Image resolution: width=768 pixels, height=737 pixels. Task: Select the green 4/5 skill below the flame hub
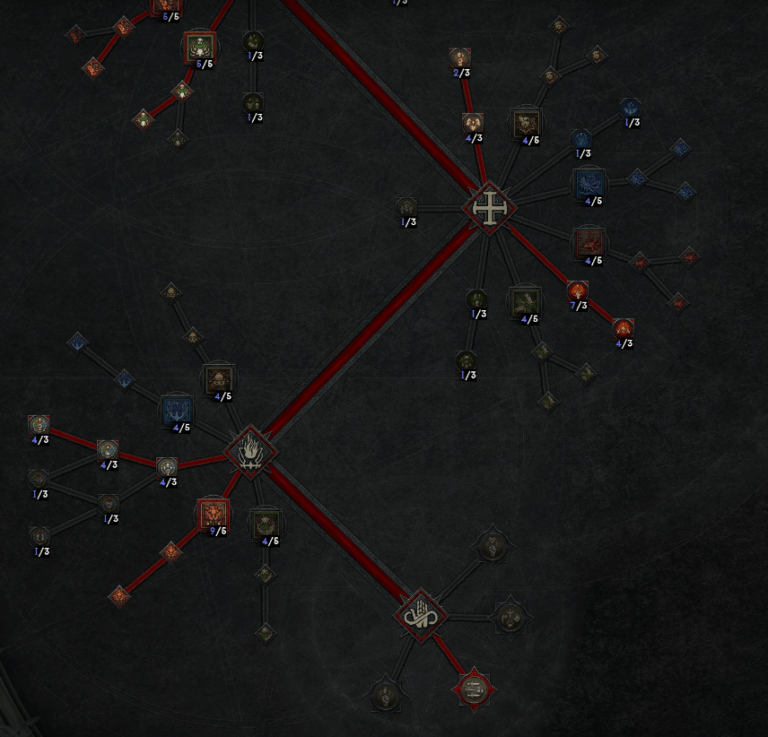[x=265, y=523]
